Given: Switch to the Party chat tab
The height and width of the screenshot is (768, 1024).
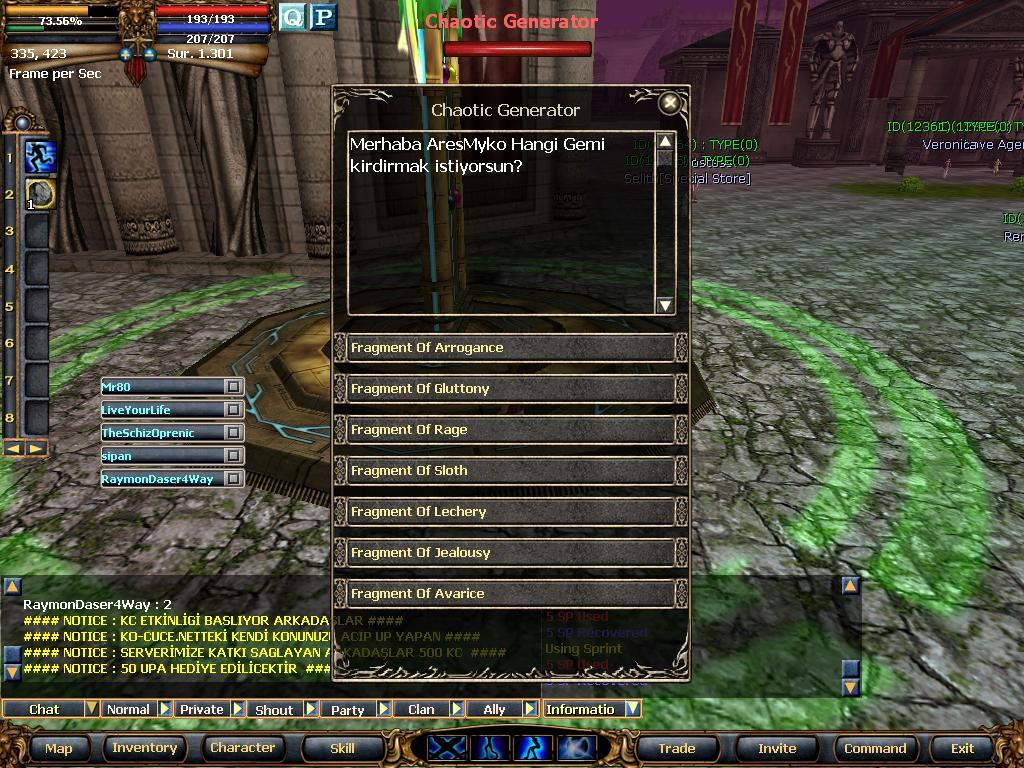Looking at the screenshot, I should coord(348,709).
